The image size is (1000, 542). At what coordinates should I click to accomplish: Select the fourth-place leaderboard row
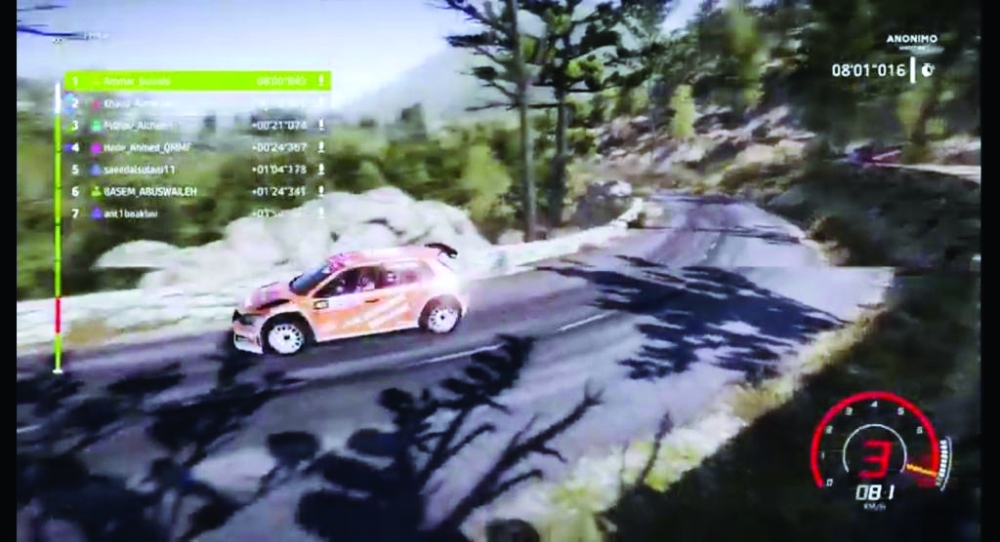tap(197, 147)
